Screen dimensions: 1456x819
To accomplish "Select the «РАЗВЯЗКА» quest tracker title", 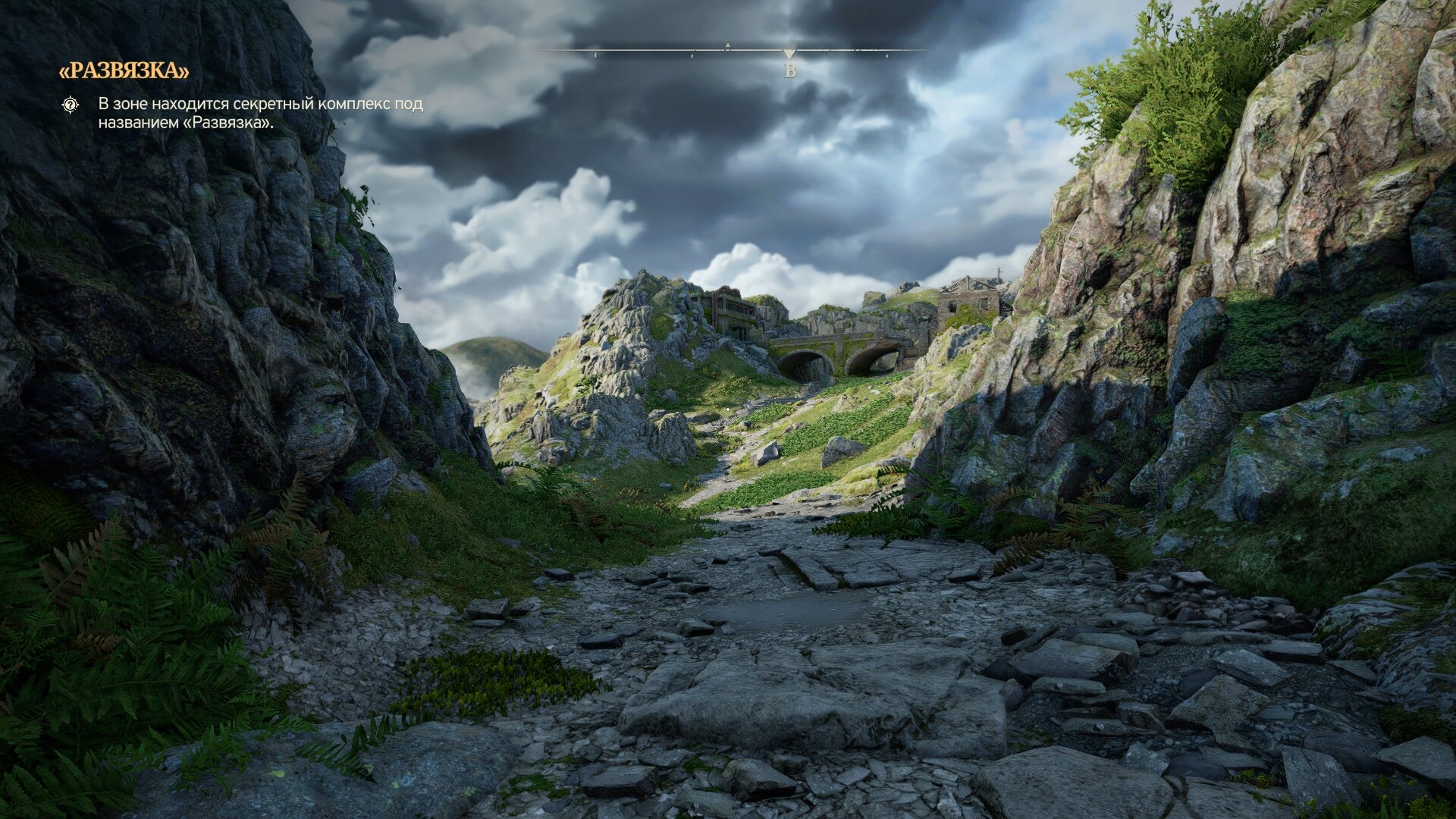I will coord(124,71).
